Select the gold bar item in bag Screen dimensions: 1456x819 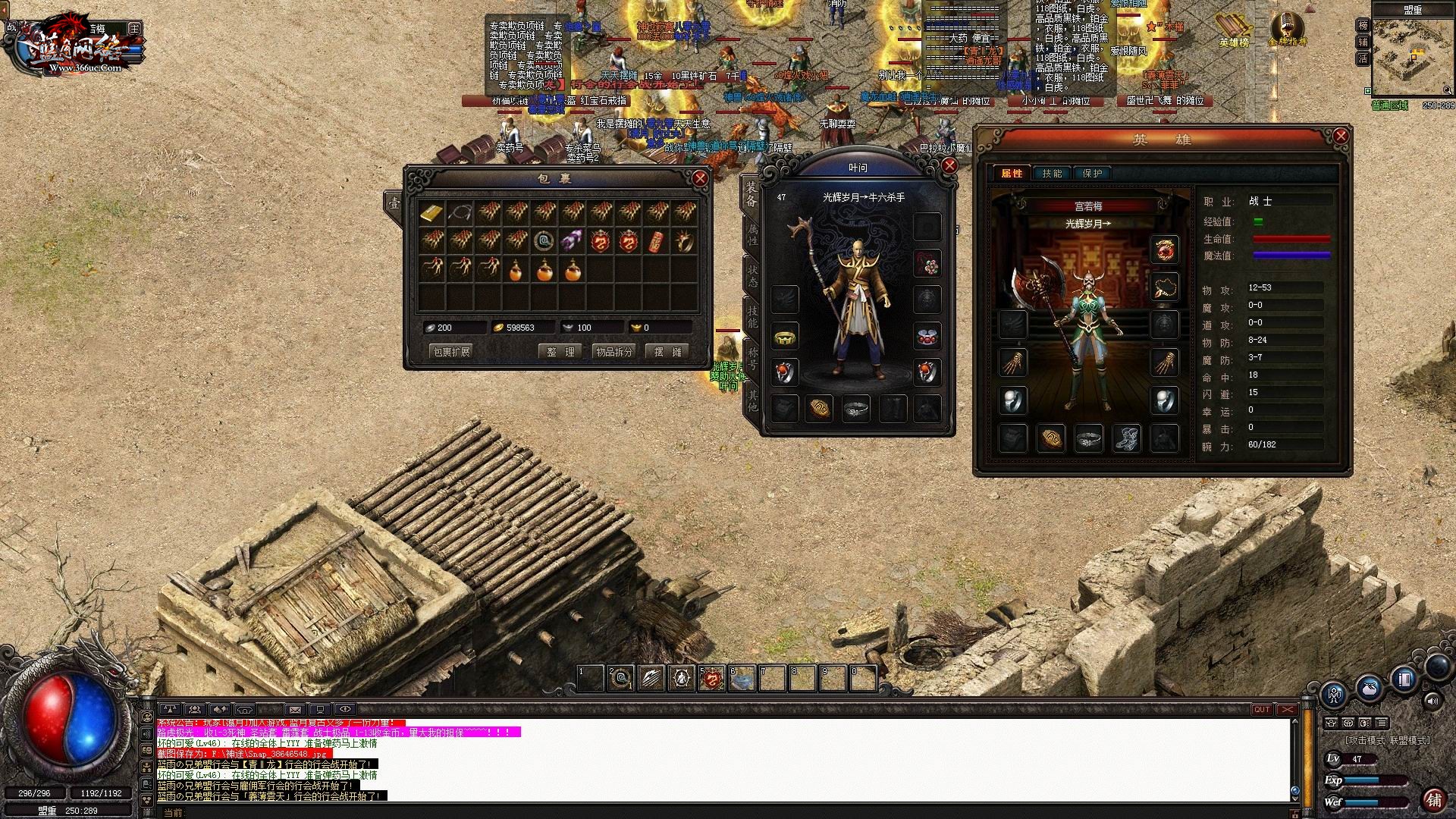click(431, 213)
